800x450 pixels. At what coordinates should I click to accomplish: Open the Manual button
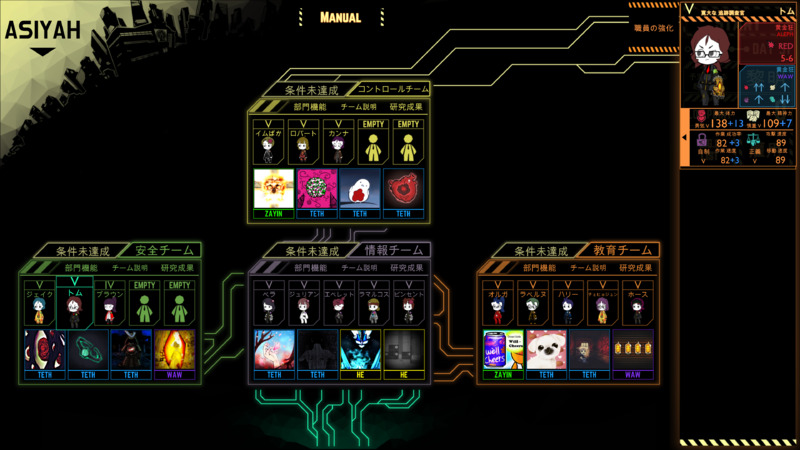pos(340,17)
